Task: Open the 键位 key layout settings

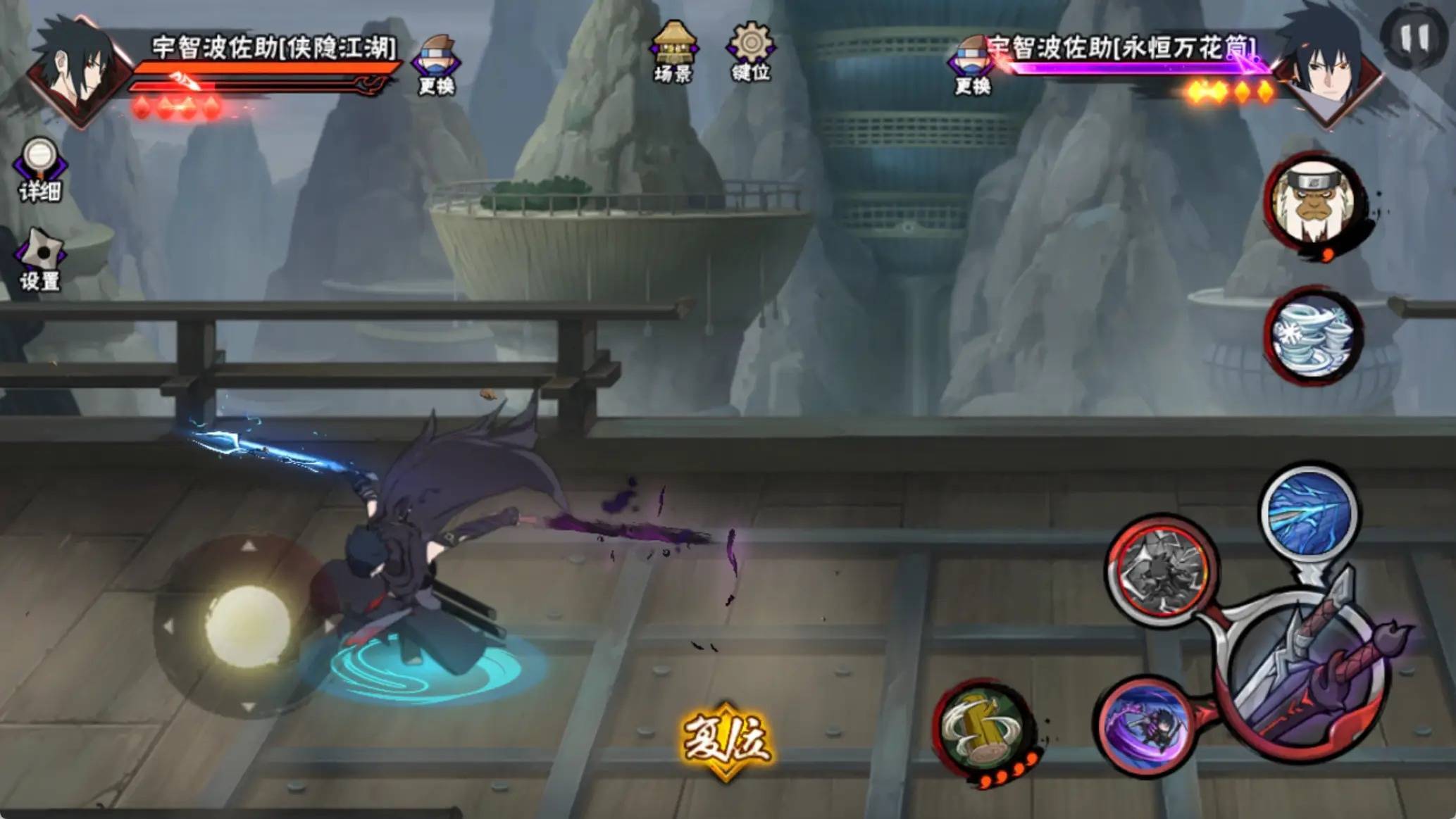Action: [x=751, y=52]
